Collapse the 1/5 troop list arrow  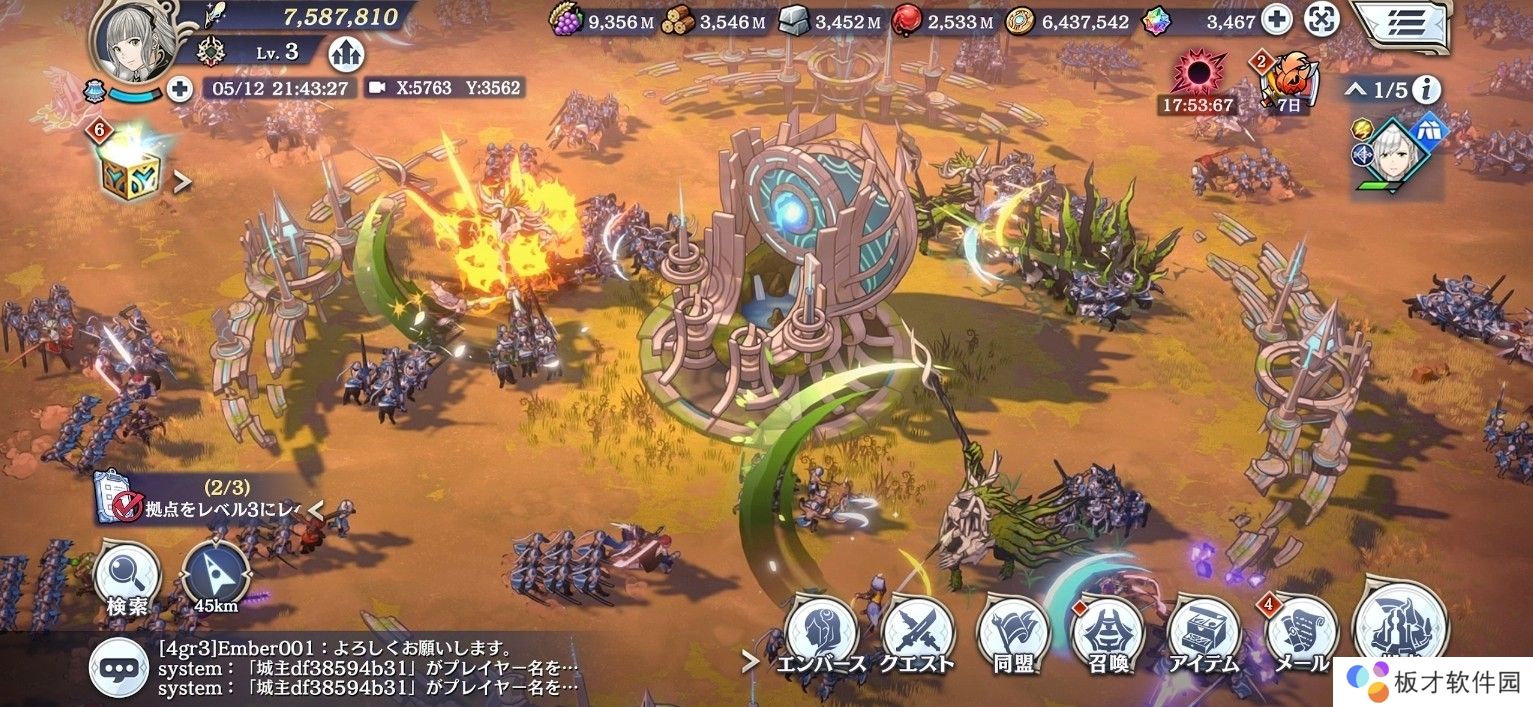coord(1355,90)
